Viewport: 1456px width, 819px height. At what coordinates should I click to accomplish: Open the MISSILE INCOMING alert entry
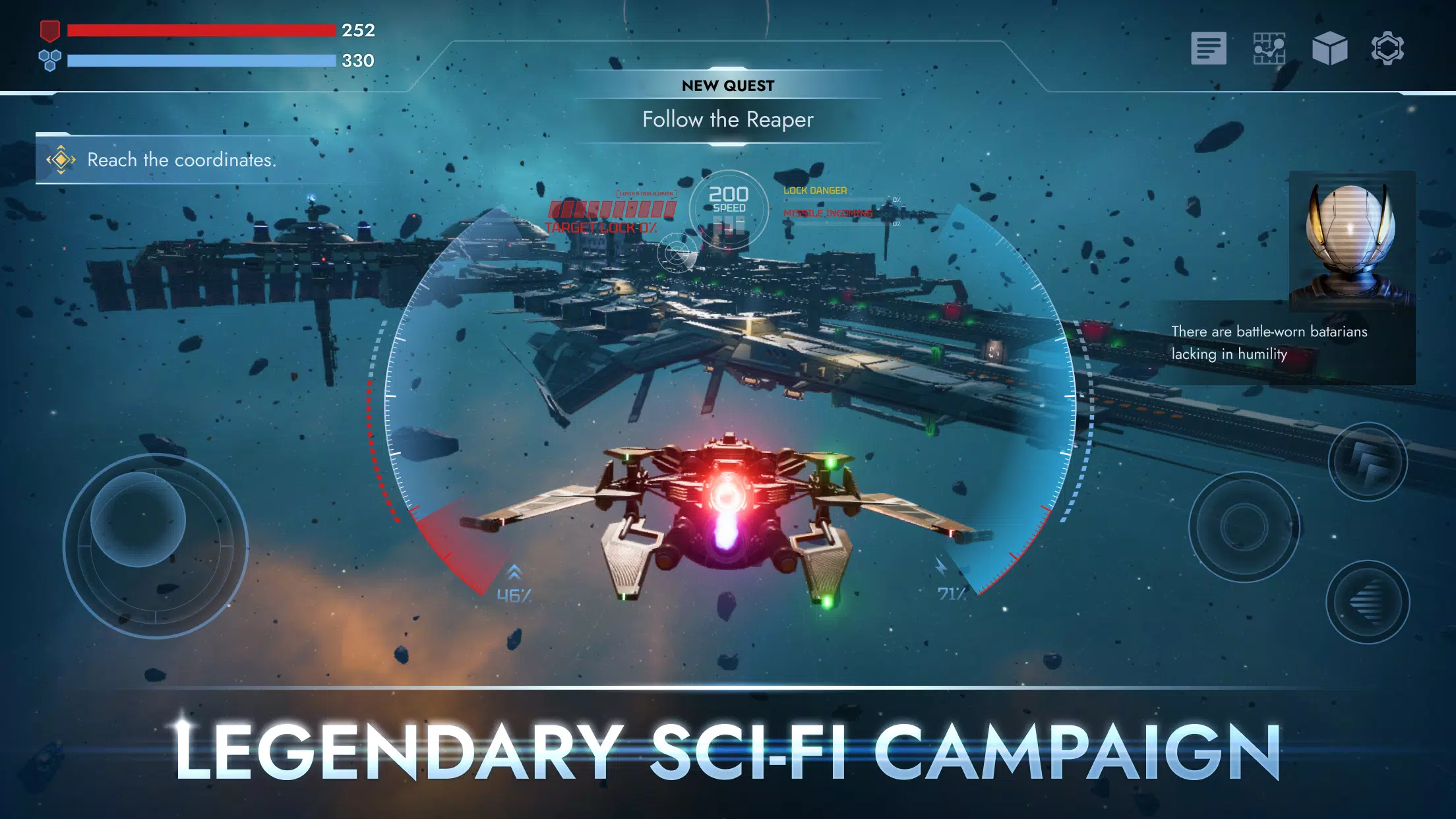tap(825, 213)
